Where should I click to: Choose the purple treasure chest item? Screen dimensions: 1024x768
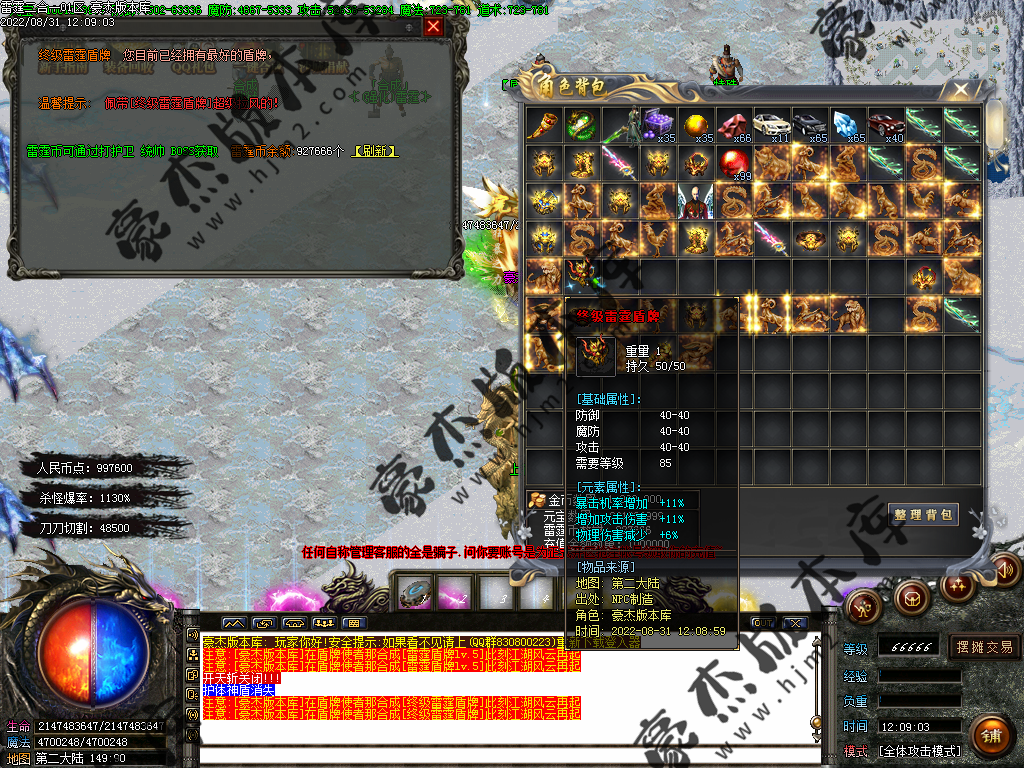[x=657, y=125]
